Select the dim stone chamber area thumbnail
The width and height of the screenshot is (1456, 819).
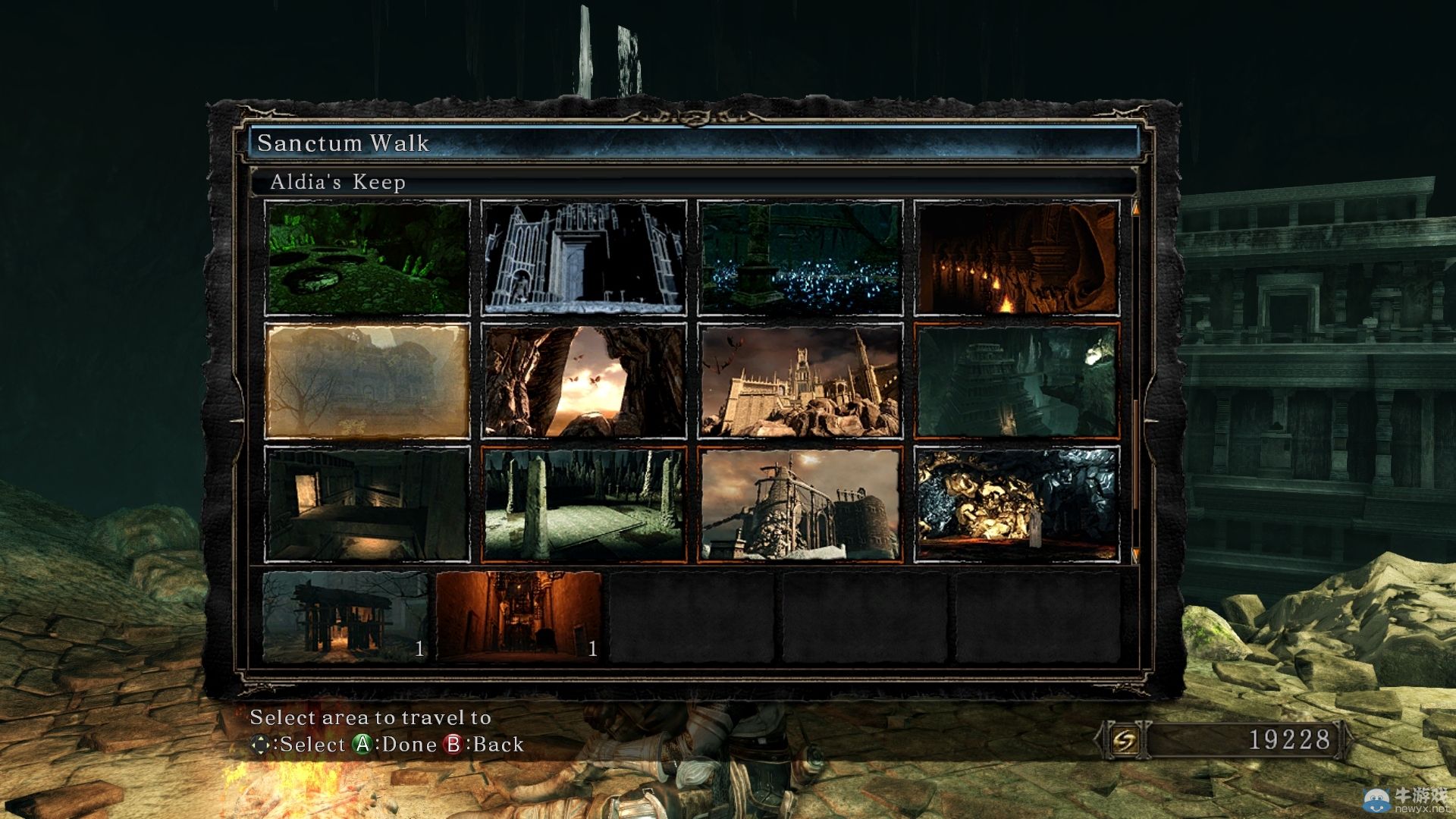click(367, 504)
